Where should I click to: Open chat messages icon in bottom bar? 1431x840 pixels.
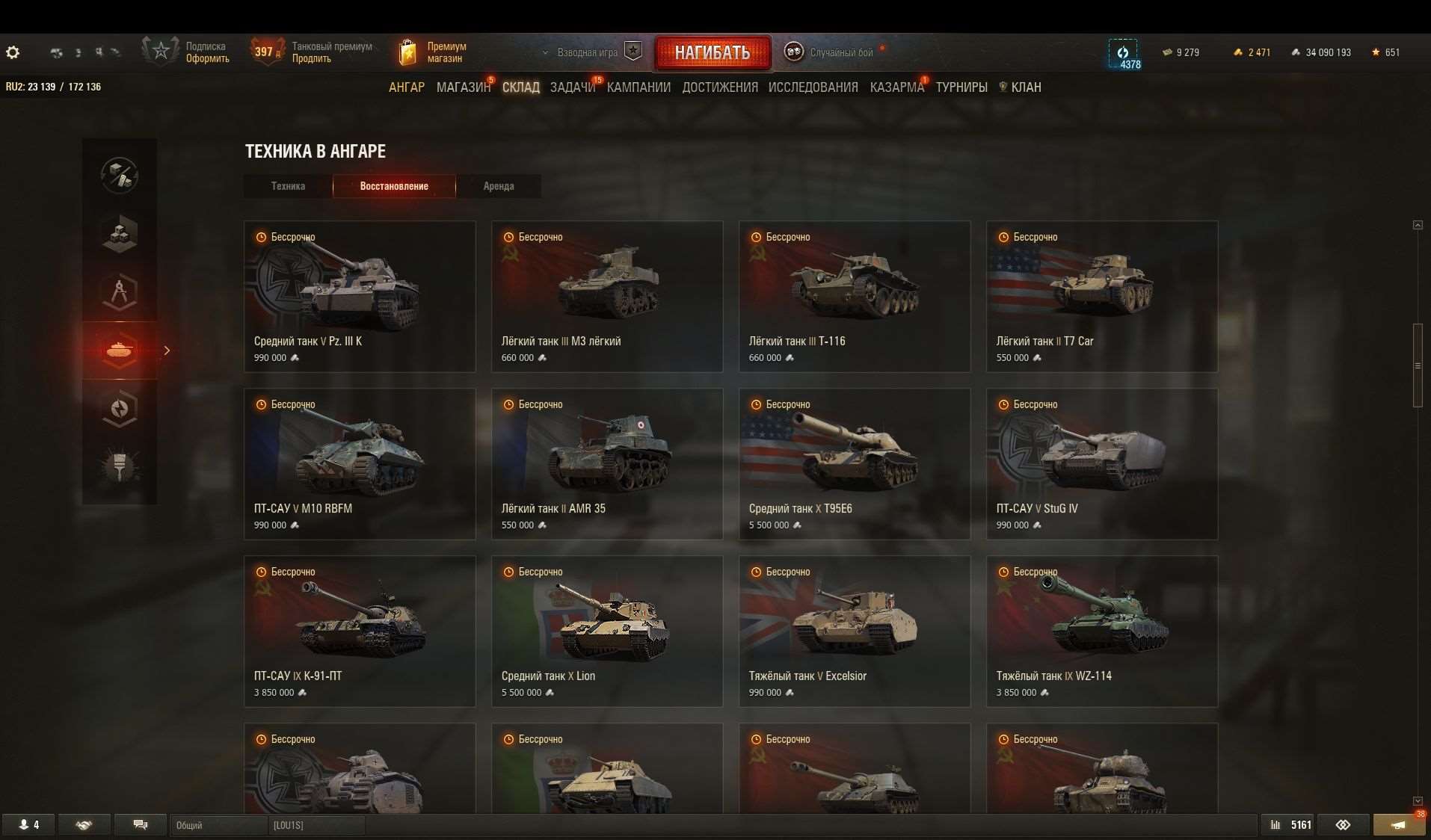[x=140, y=824]
